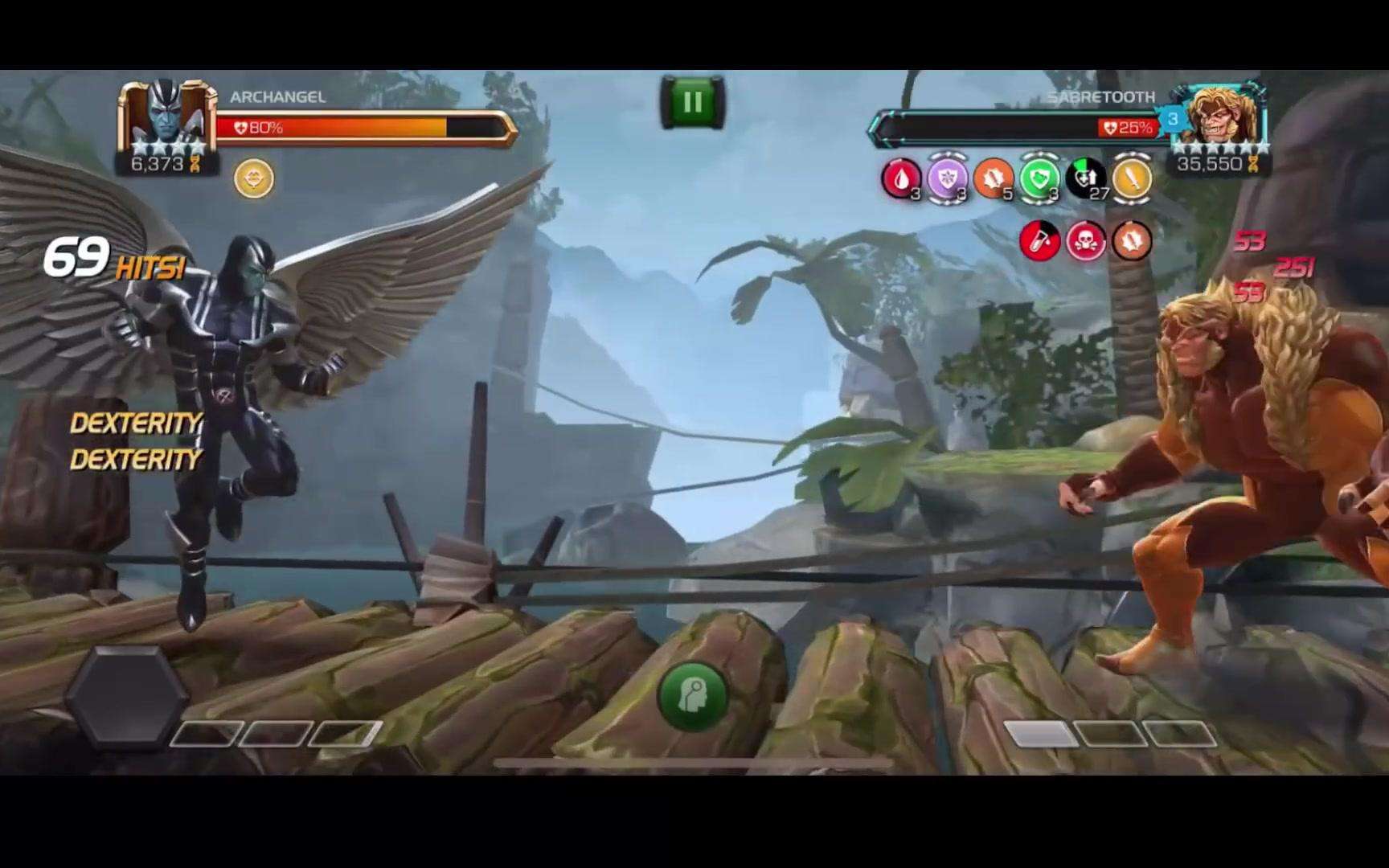Check the purple shield buff icon

[x=947, y=178]
